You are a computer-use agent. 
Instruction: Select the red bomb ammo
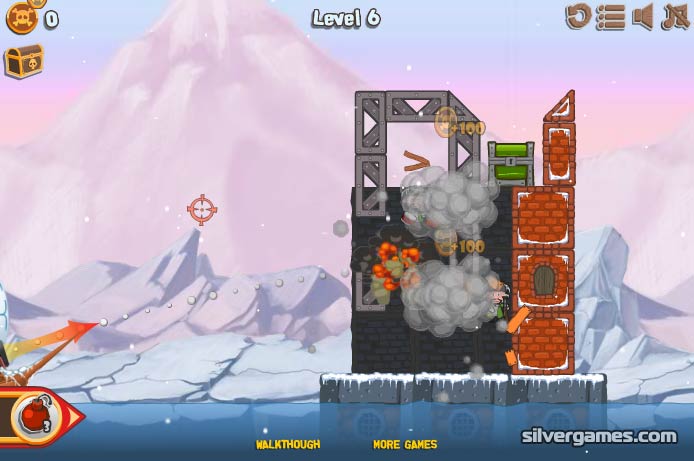point(32,416)
